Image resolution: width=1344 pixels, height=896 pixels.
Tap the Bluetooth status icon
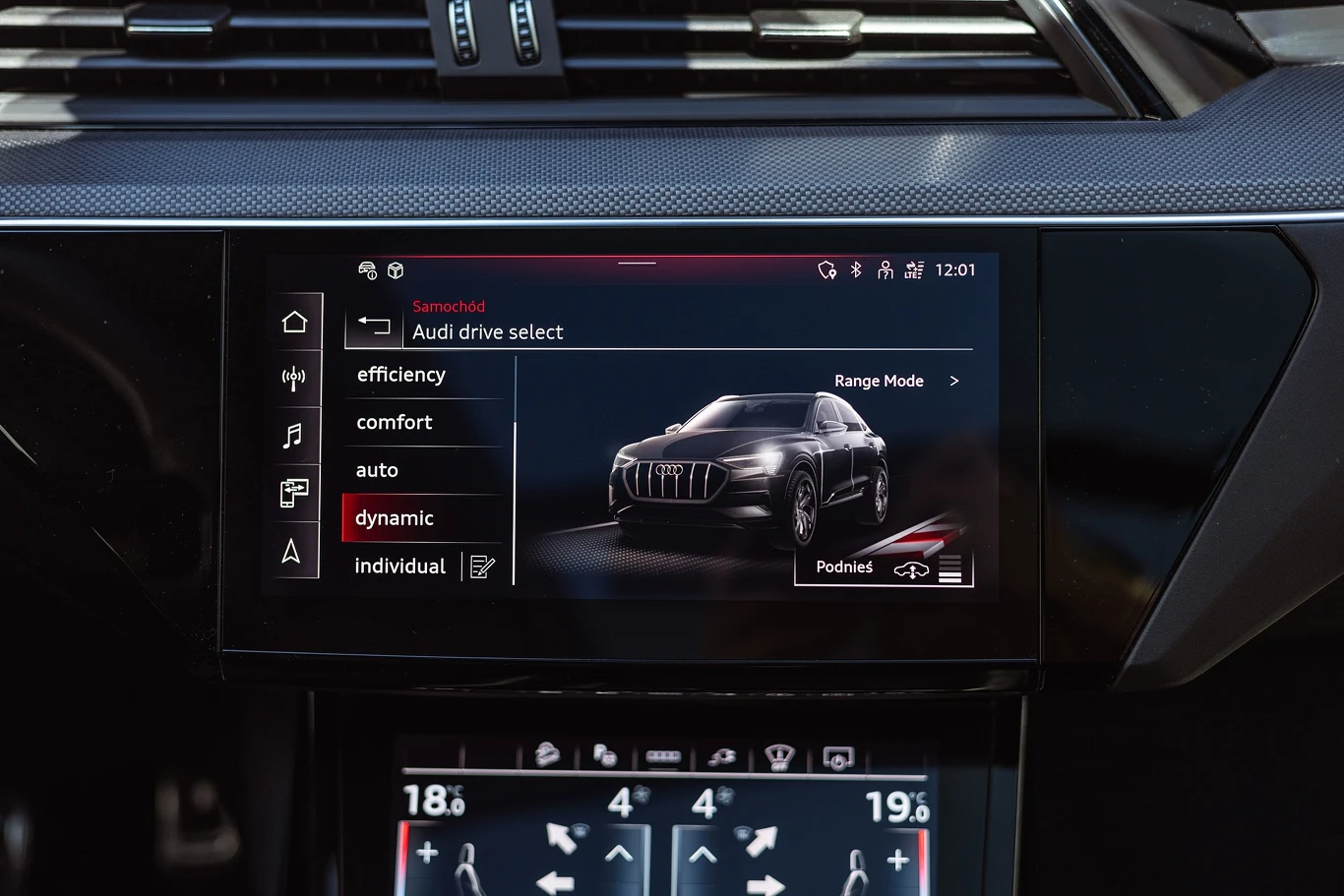[x=855, y=269]
